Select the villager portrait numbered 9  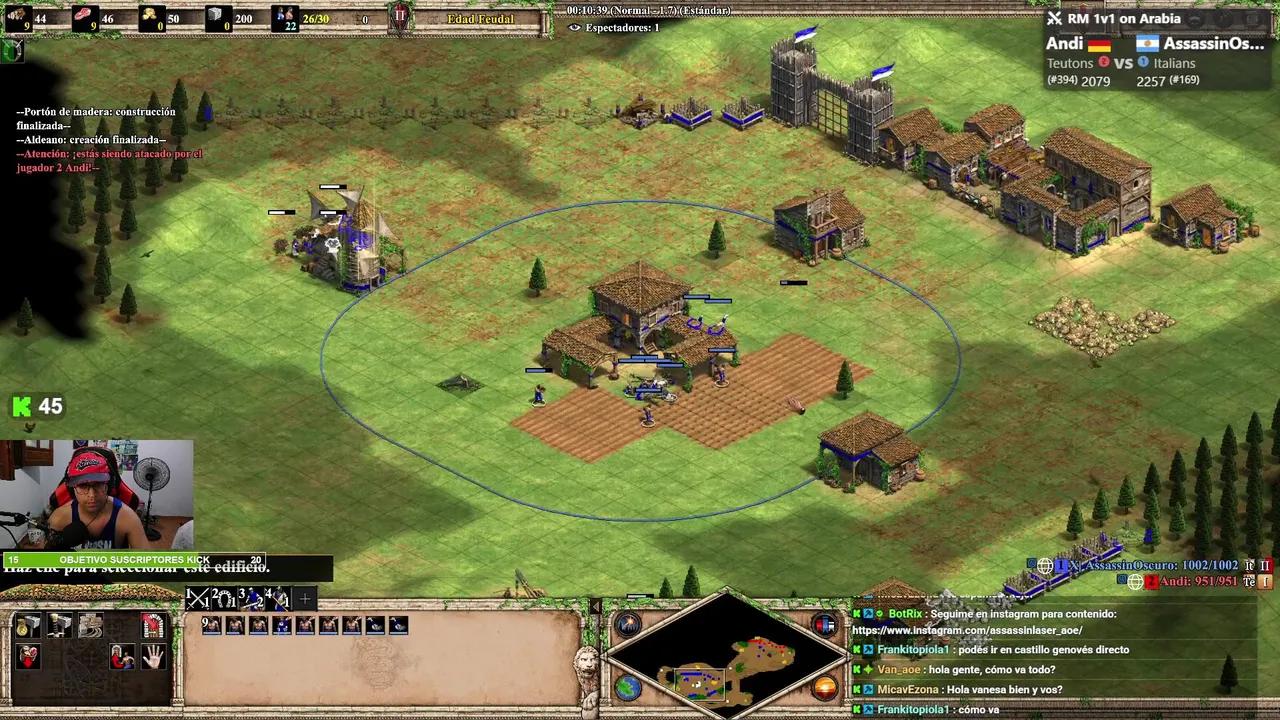point(211,625)
